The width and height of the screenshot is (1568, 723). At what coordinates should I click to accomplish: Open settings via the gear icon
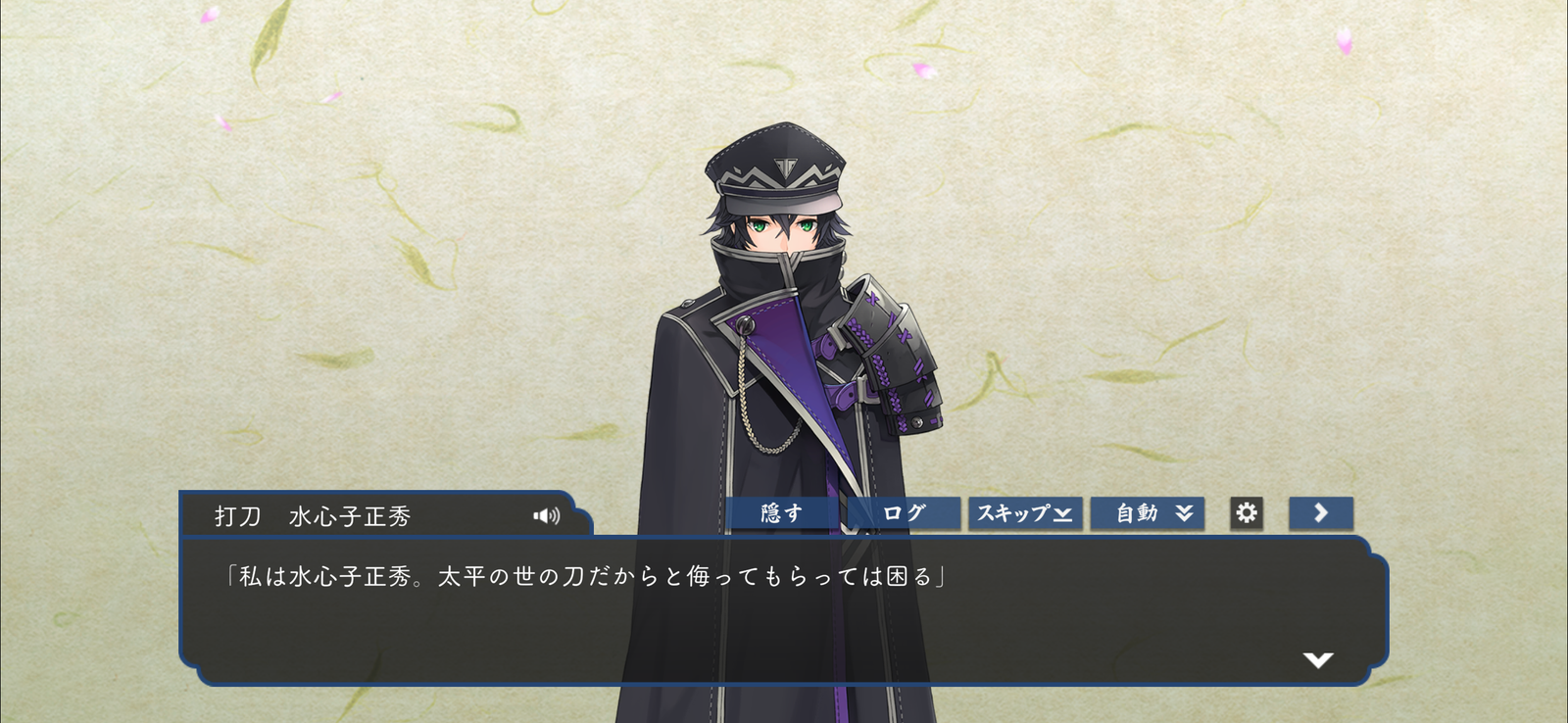[x=1246, y=513]
